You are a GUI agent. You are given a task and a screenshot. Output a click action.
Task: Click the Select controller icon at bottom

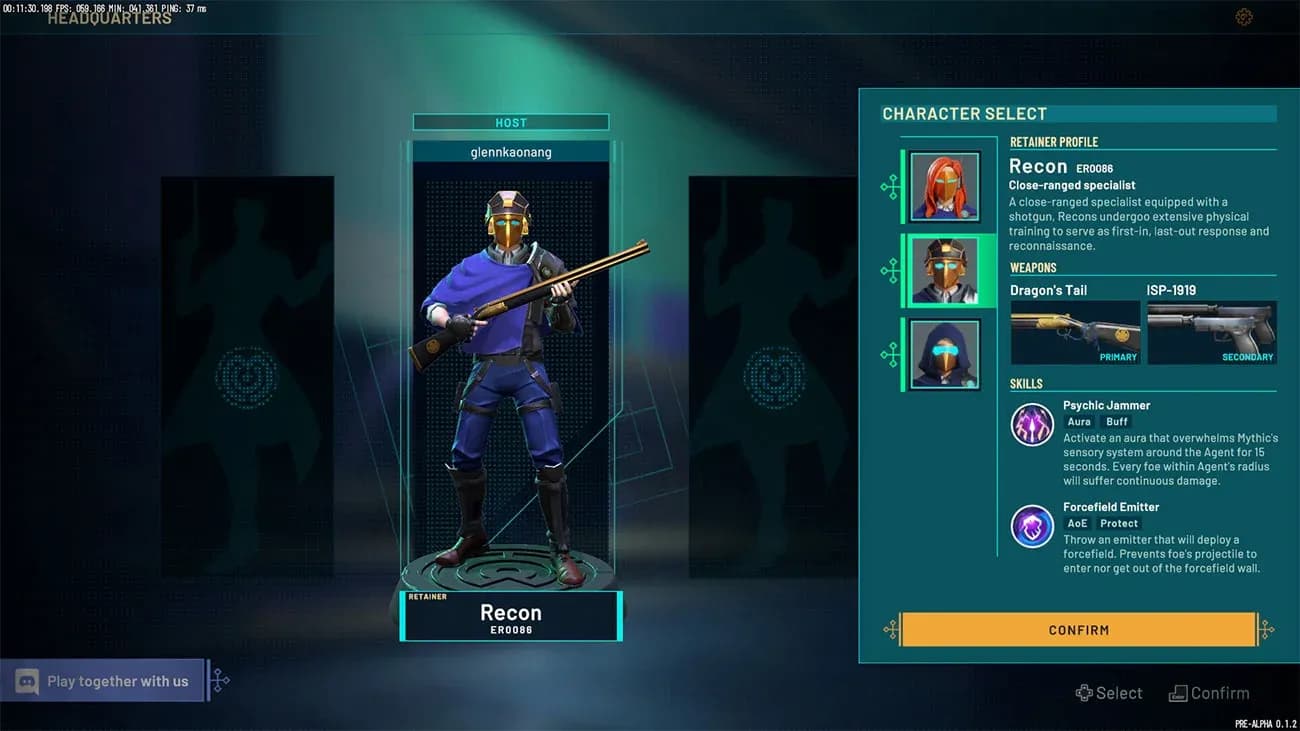[1083, 692]
